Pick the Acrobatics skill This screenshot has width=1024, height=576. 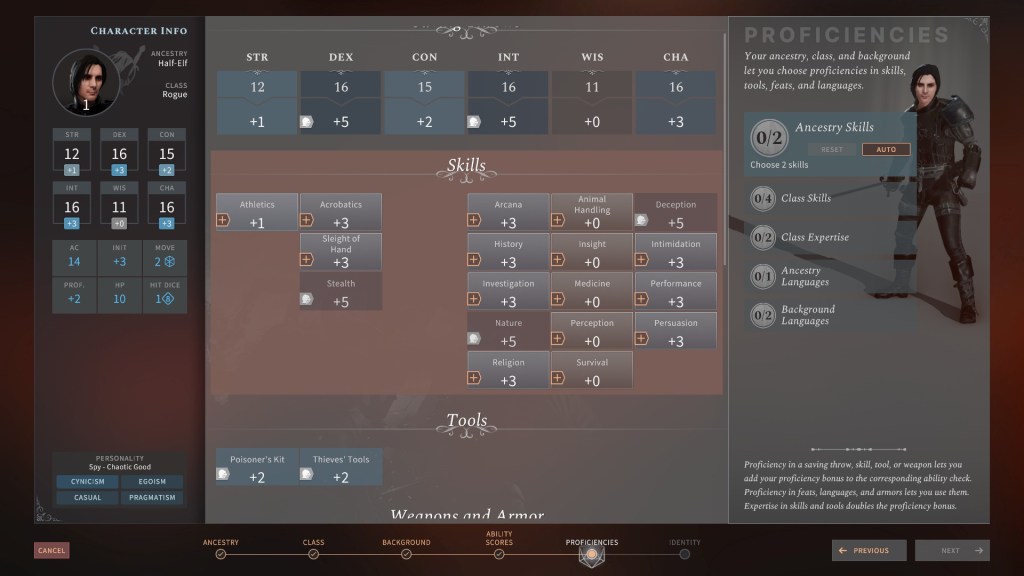tap(341, 212)
